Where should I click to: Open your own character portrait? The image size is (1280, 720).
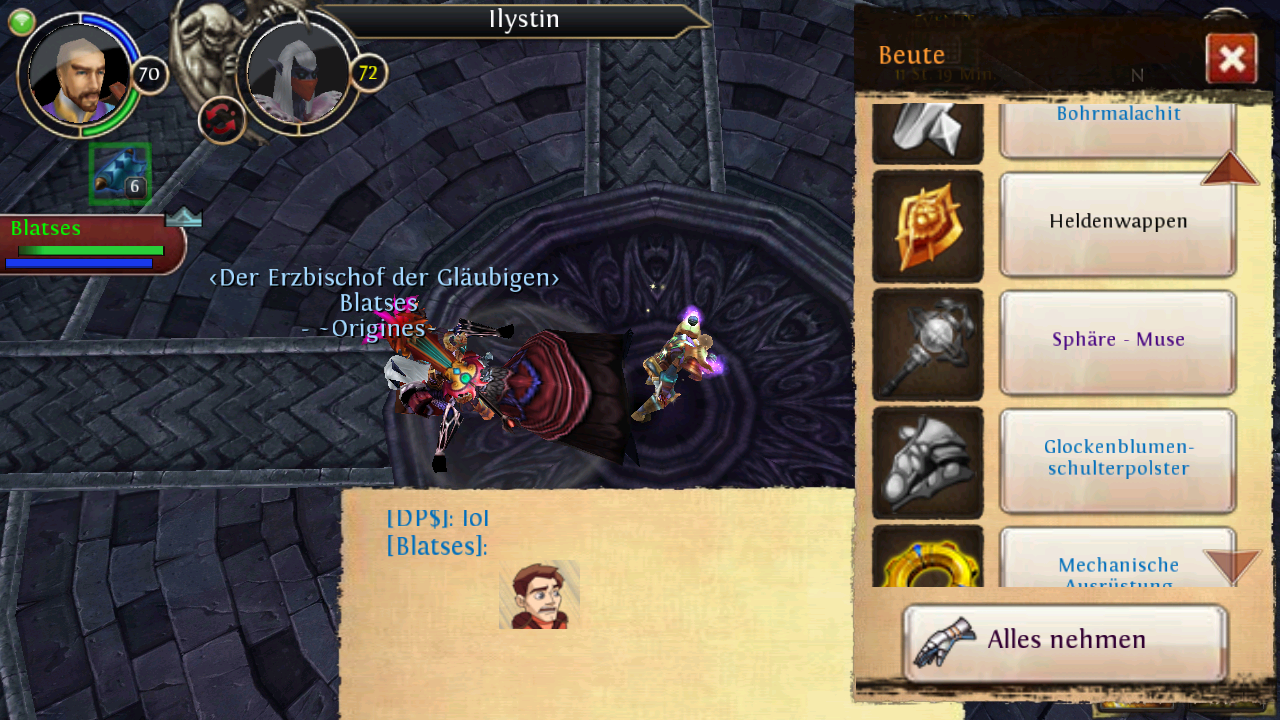click(x=80, y=74)
